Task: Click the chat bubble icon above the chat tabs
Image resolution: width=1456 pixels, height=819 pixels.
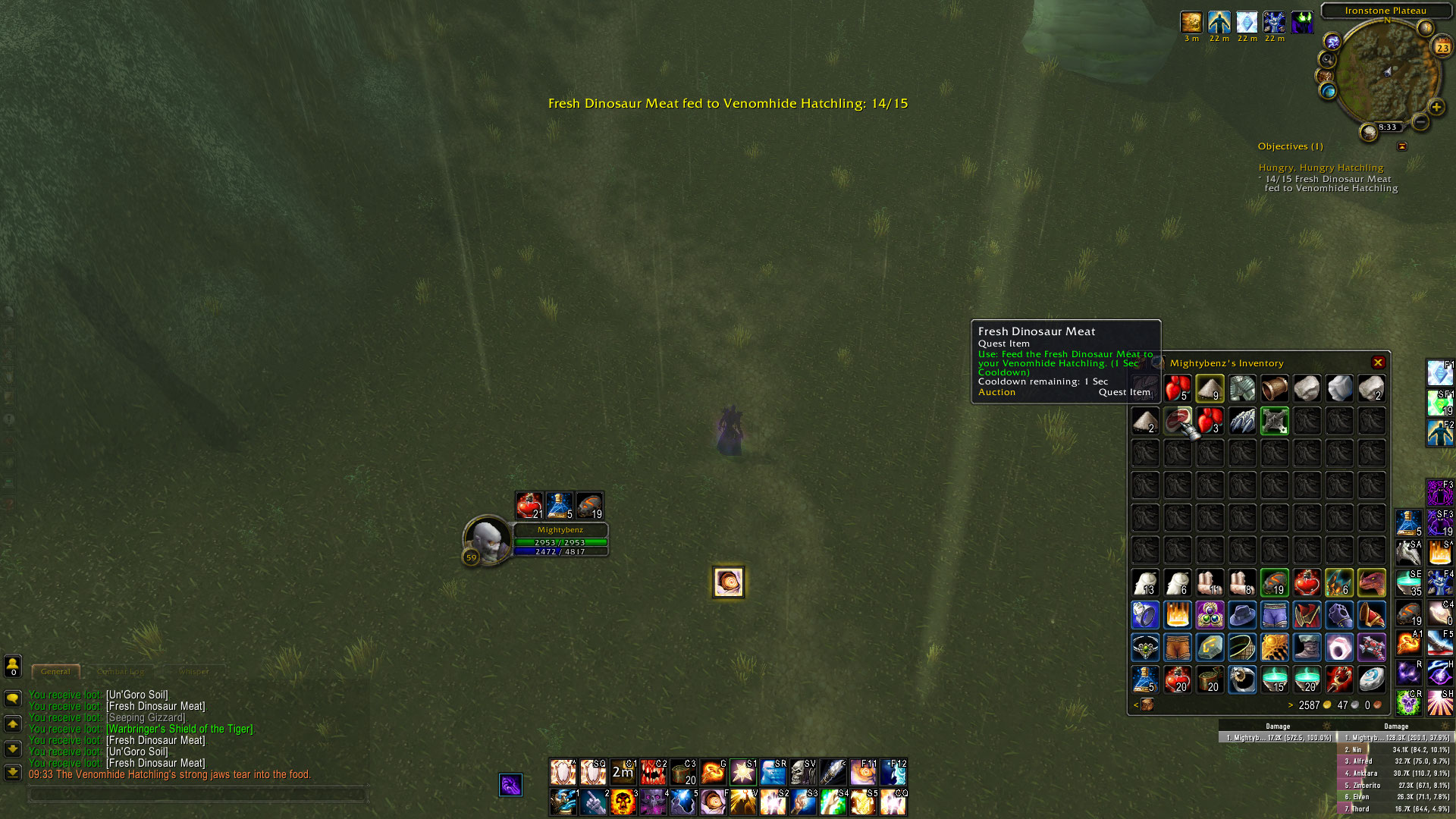Action: (11, 696)
